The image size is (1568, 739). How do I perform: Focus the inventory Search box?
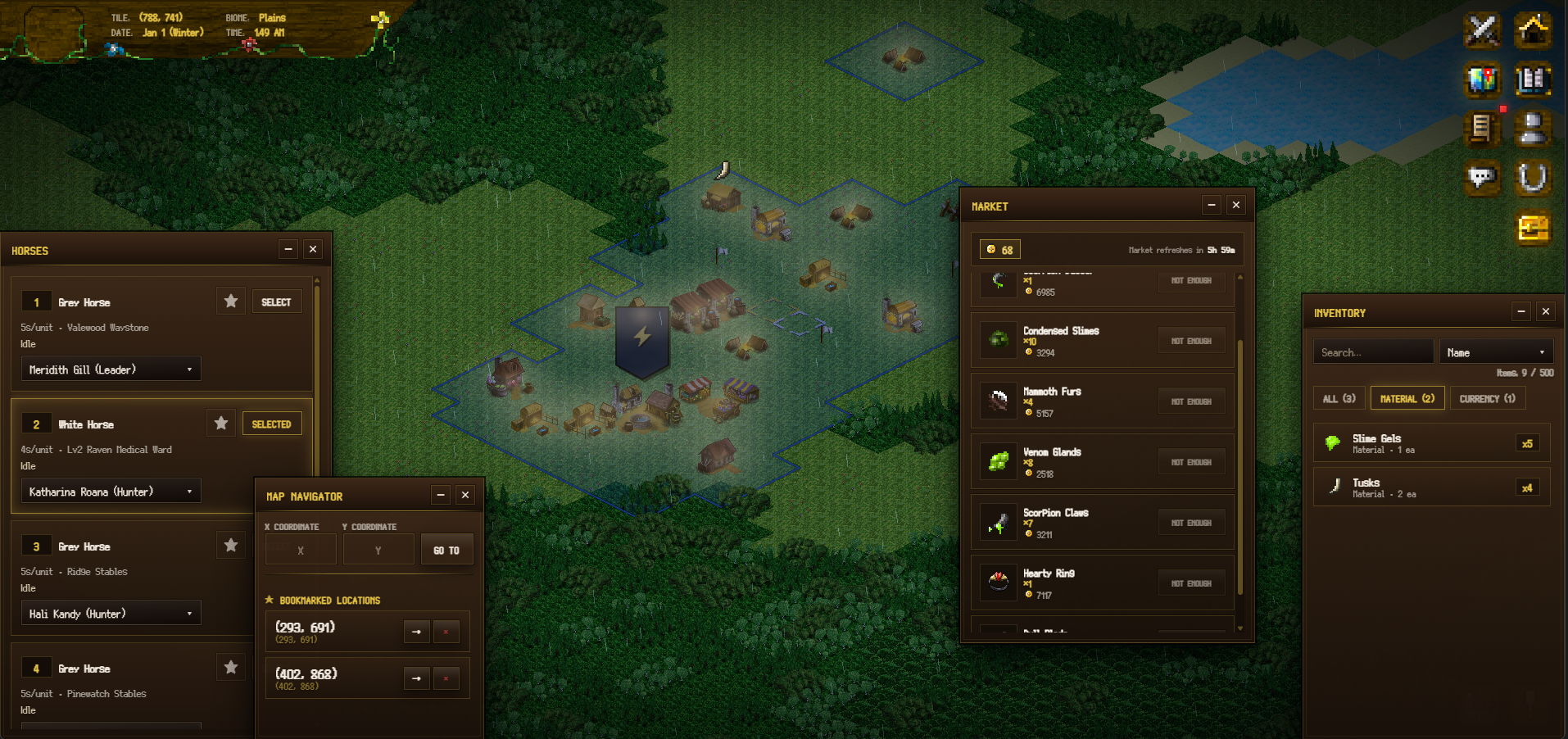[x=1373, y=352]
